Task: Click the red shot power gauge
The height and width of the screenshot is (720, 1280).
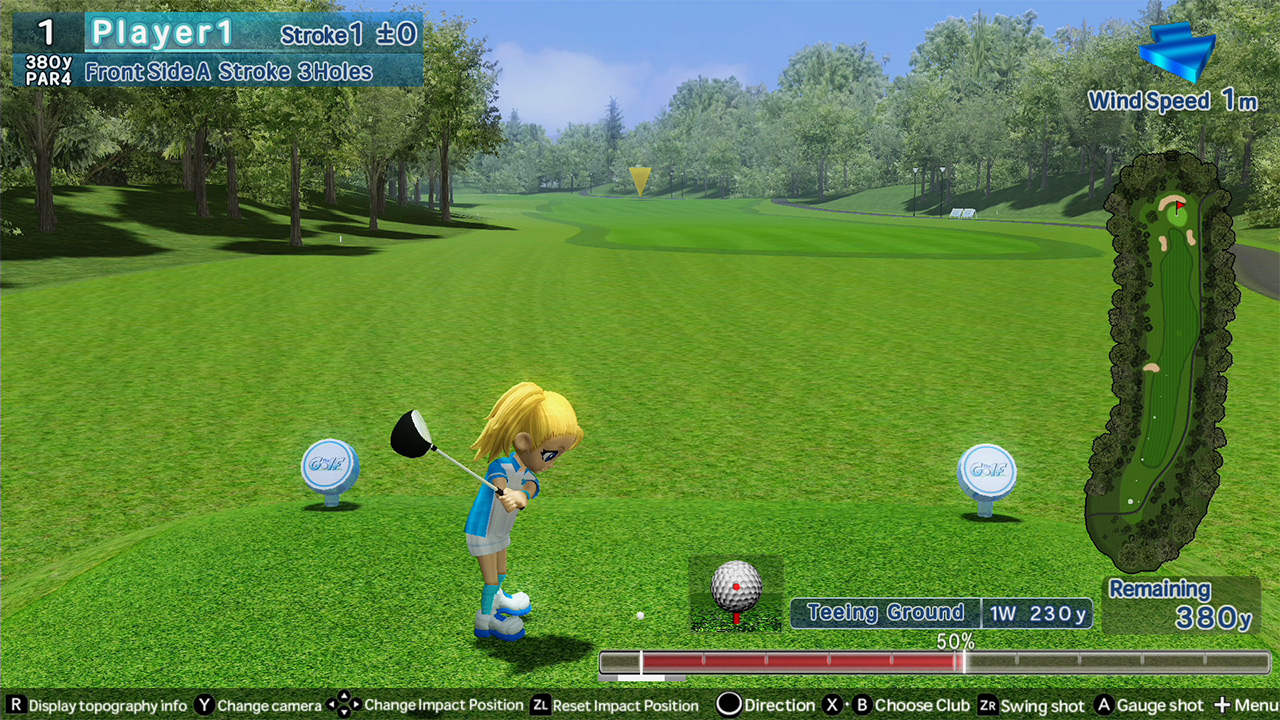Action: coord(800,662)
